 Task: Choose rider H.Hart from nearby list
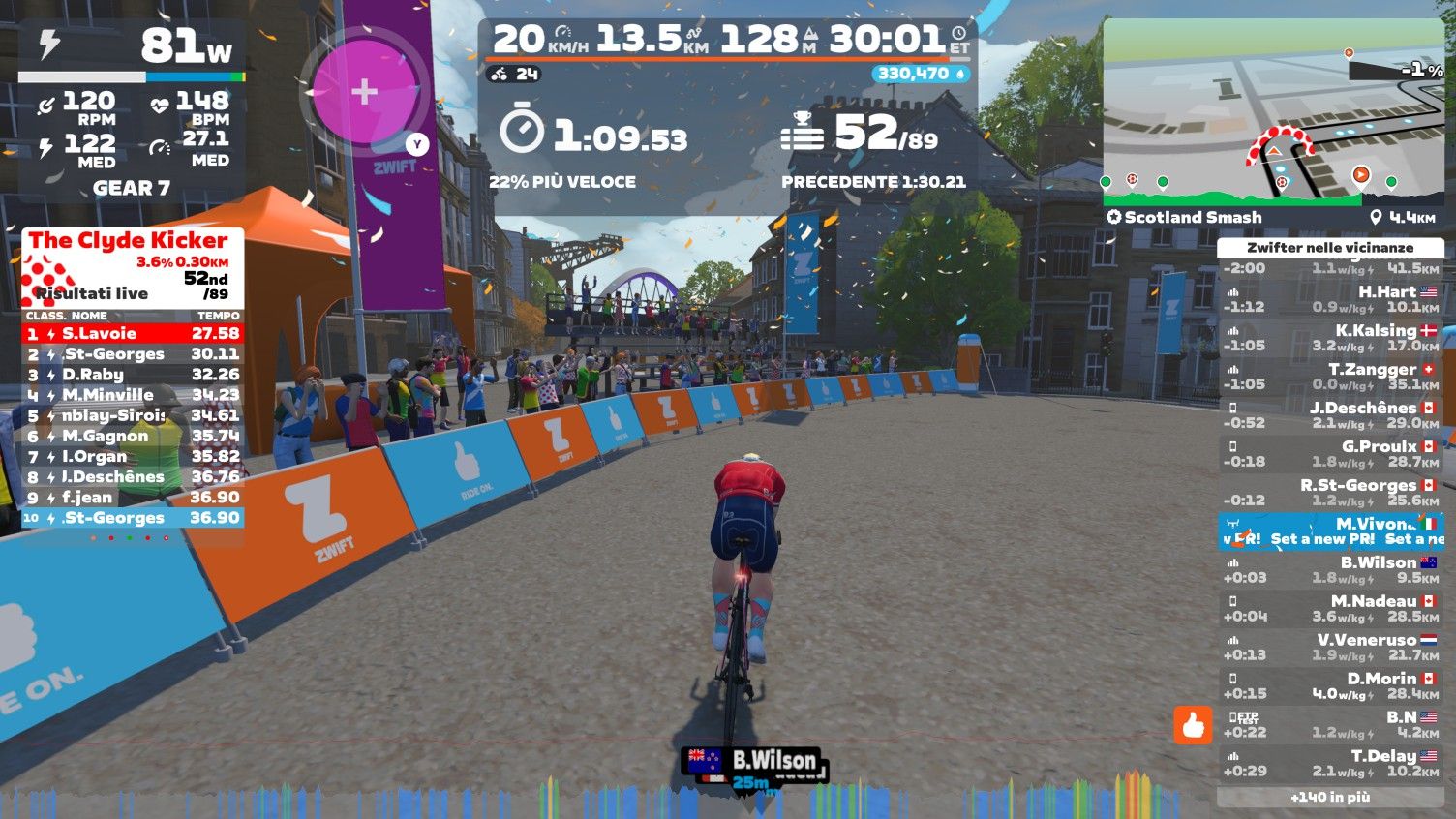point(1330,299)
